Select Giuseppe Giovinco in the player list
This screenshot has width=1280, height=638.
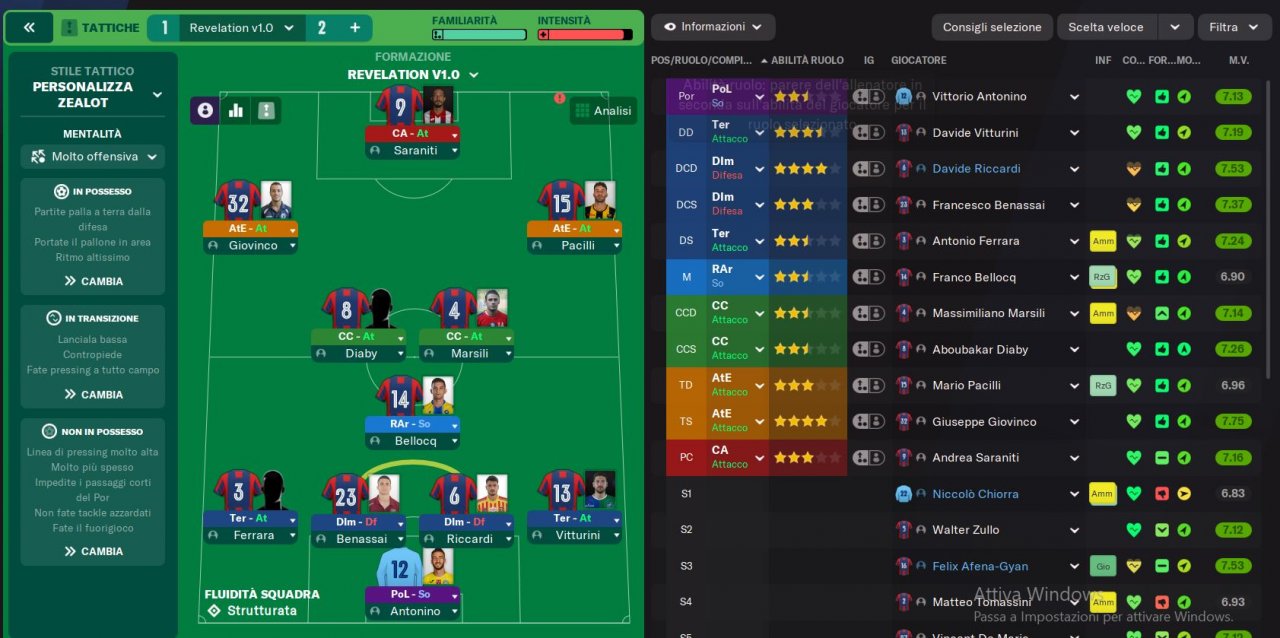(984, 422)
